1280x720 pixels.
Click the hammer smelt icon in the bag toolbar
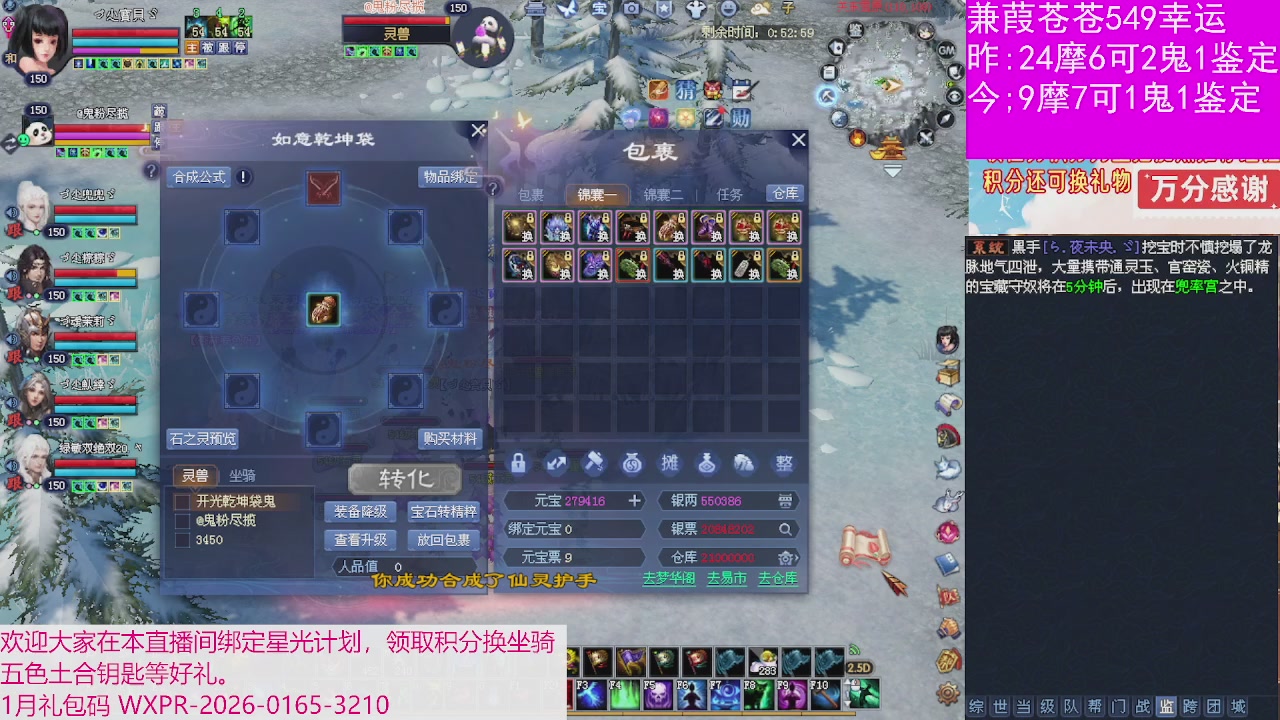[596, 463]
